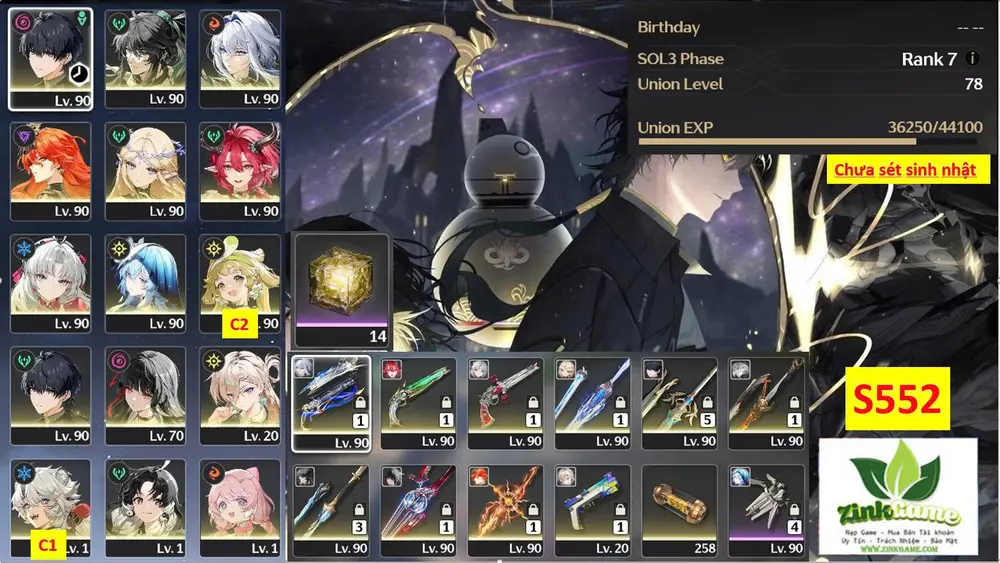Viewport: 1000px width, 563px height.
Task: Select the pink-haired Lv. 1 character
Action: (240, 506)
